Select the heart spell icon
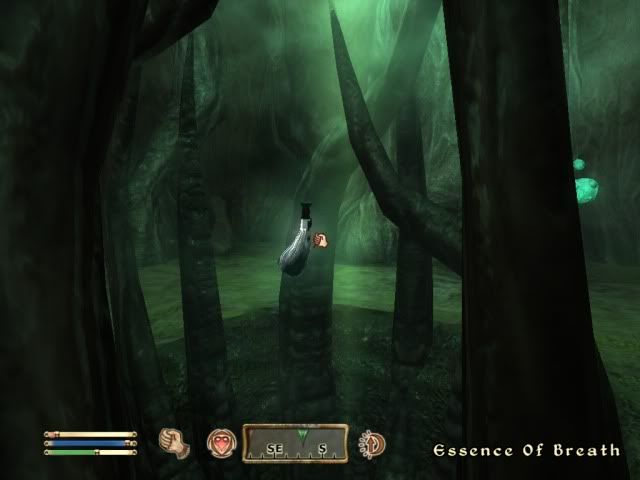Image resolution: width=640 pixels, height=480 pixels. pos(220,443)
